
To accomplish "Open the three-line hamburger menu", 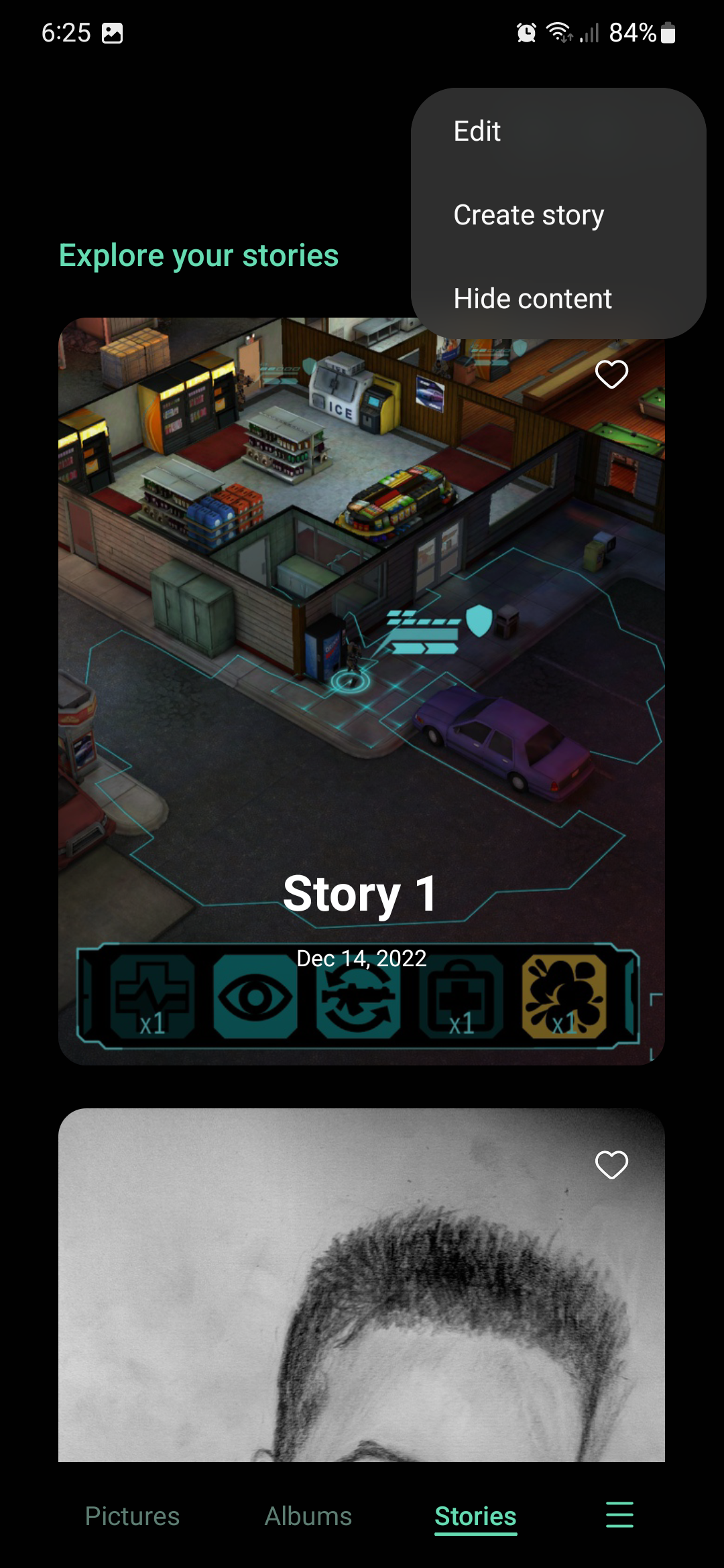I will coord(619,1514).
